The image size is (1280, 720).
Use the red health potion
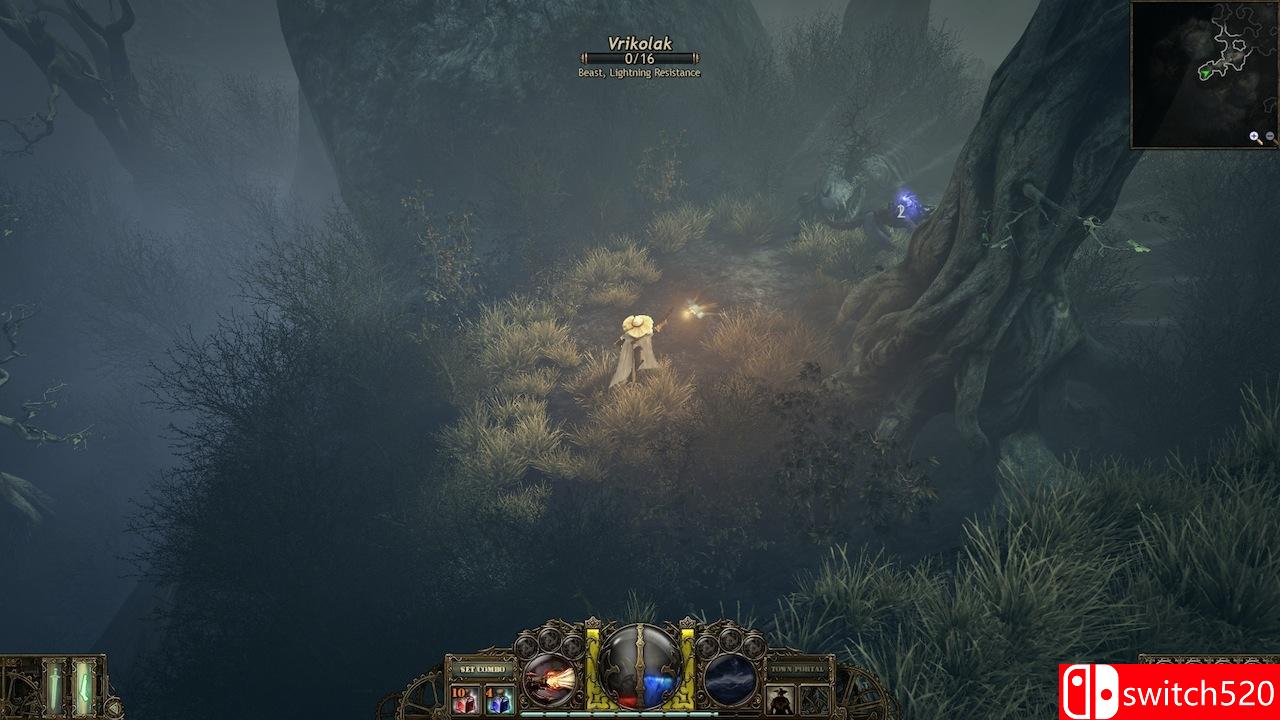pos(465,698)
